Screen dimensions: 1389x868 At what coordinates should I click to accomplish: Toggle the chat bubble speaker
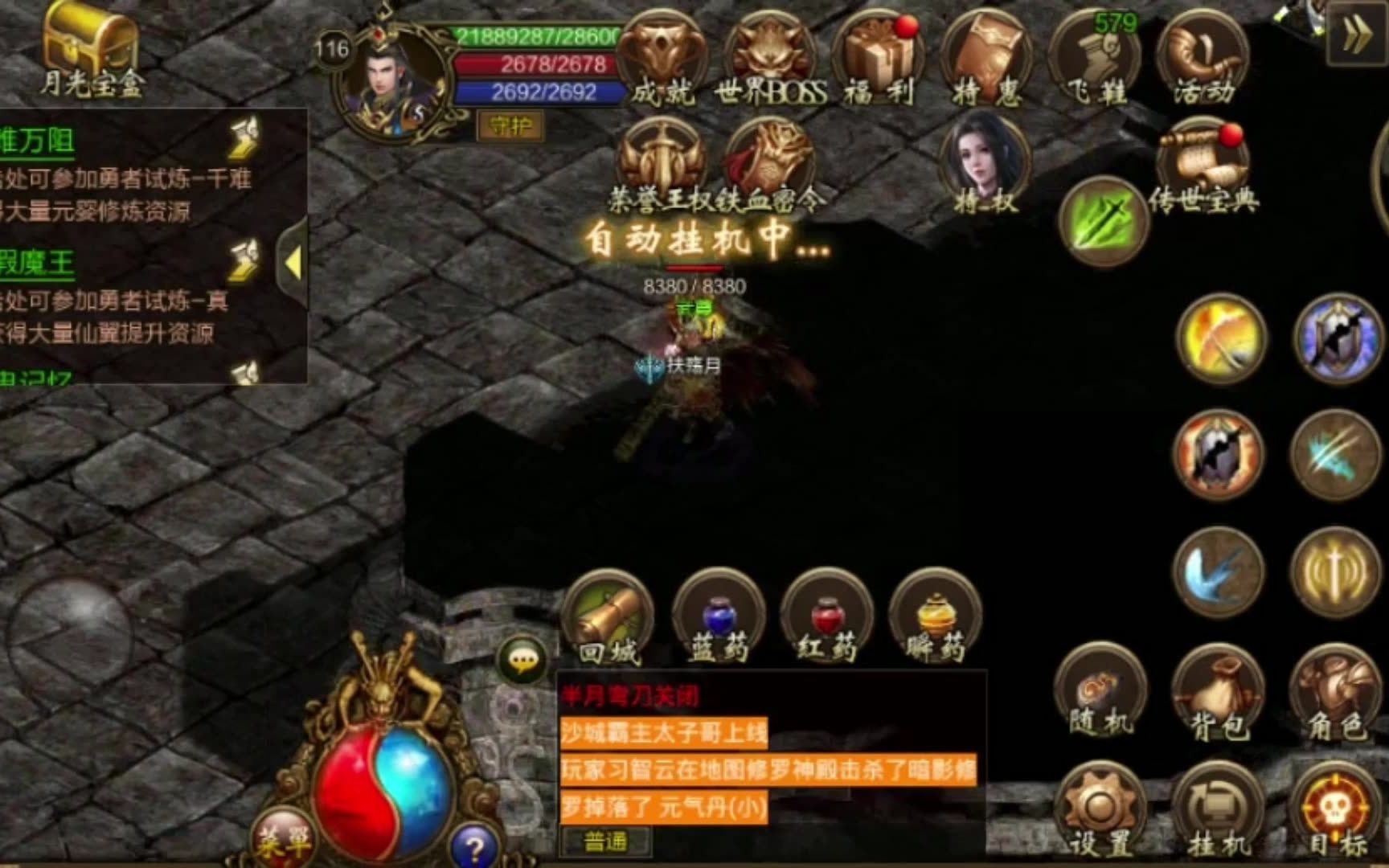click(x=524, y=659)
